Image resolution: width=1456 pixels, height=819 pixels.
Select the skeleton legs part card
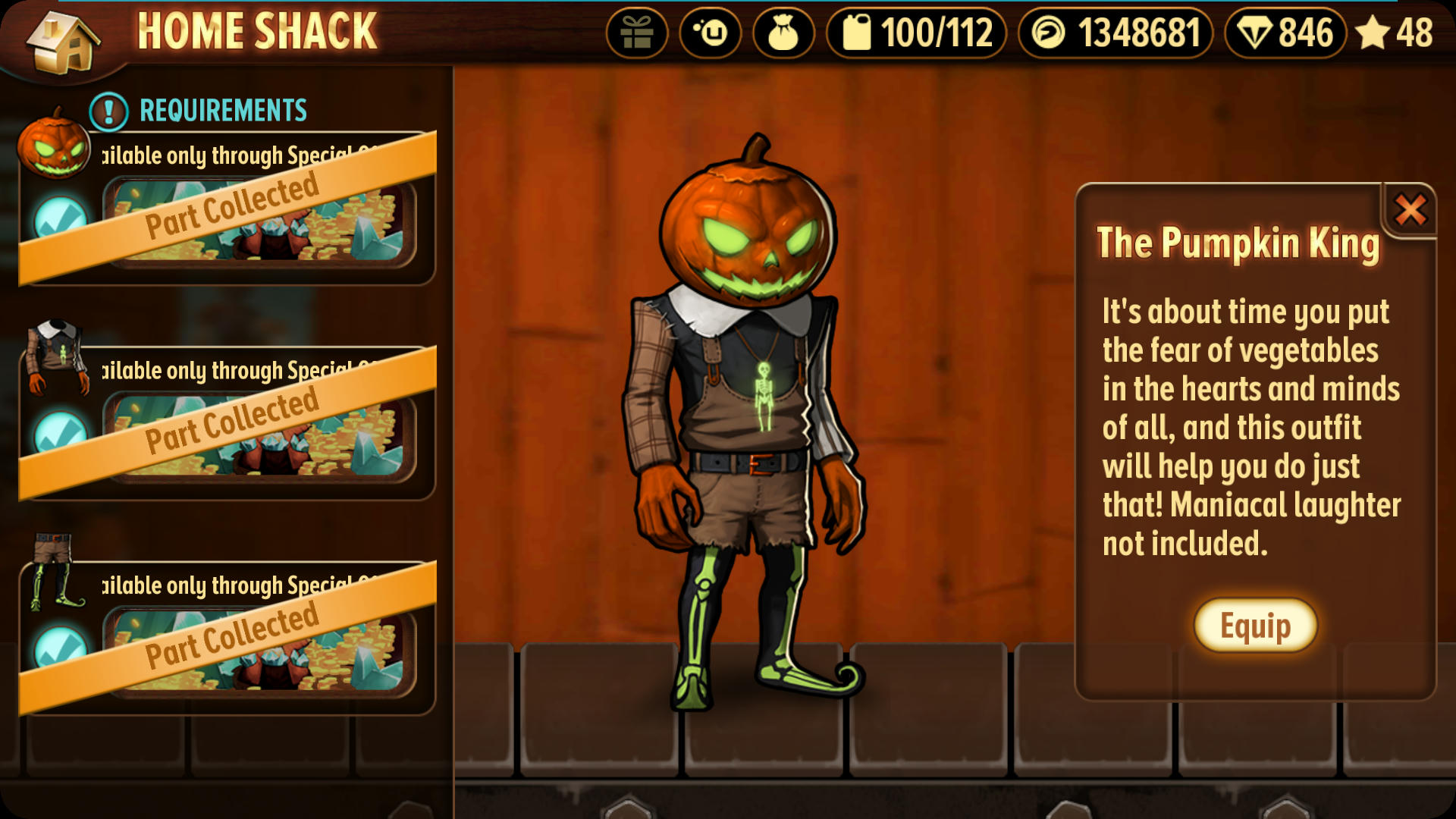[227, 639]
